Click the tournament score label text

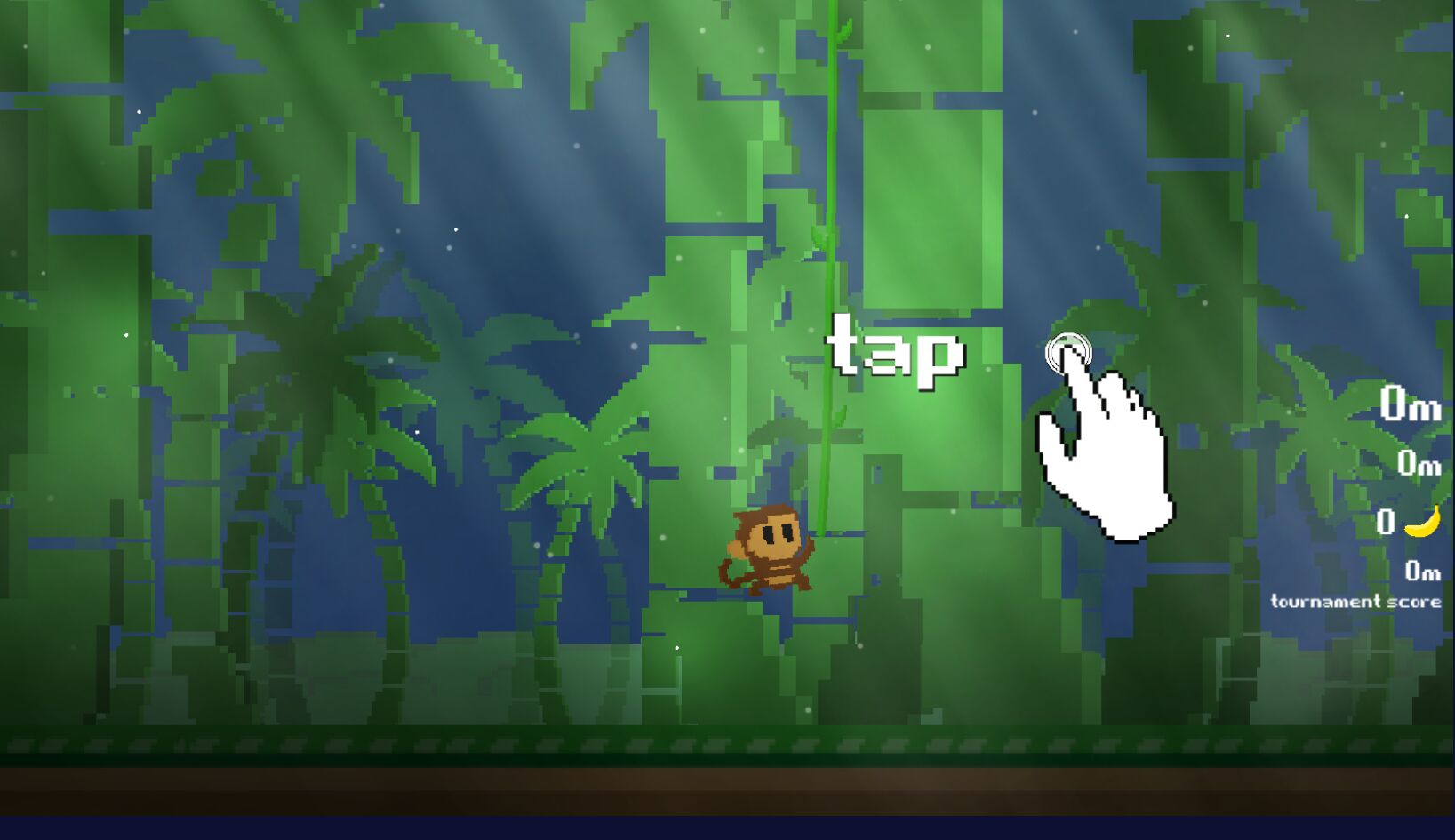click(x=1355, y=602)
